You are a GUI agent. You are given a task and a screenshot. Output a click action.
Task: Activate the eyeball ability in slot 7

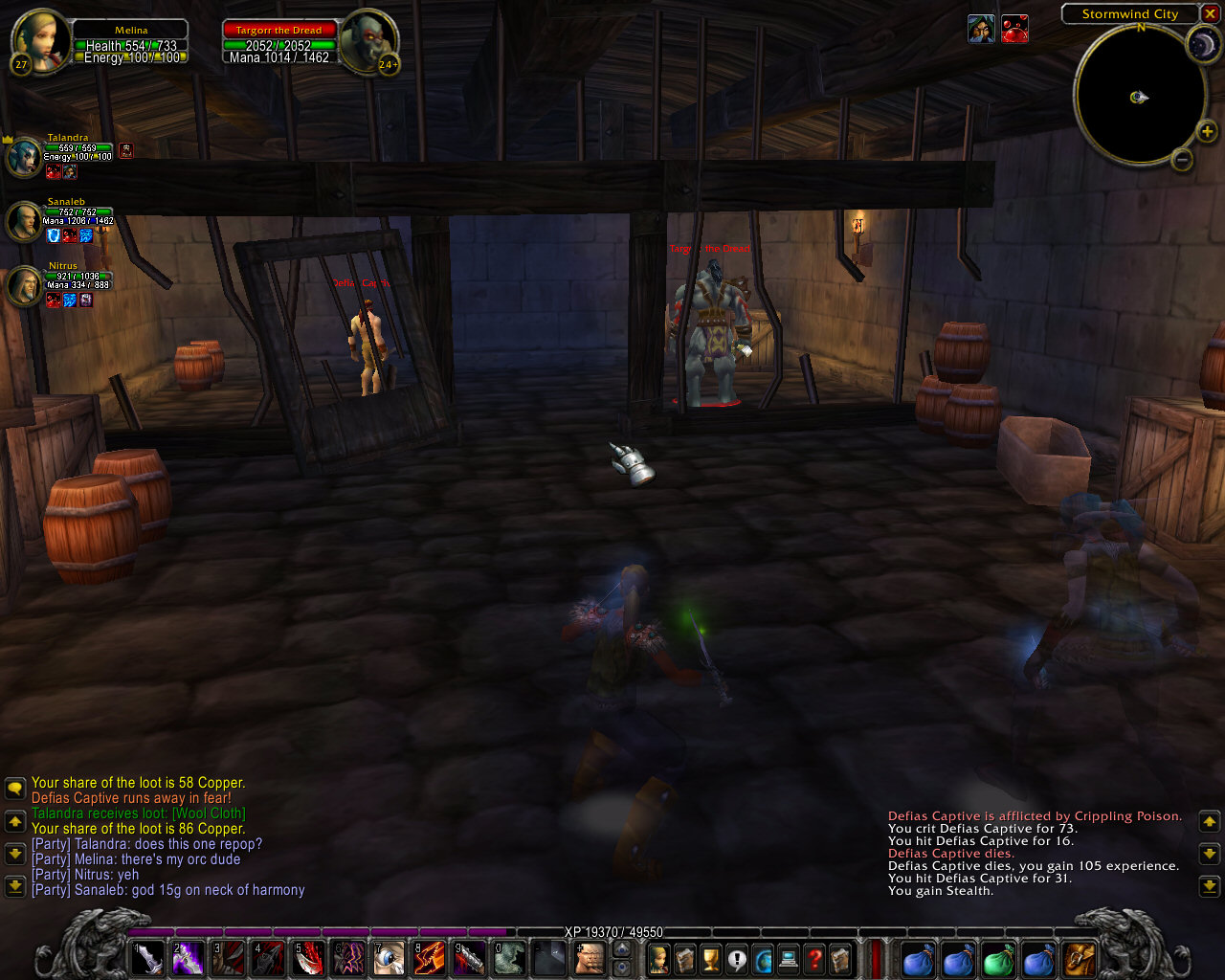389,958
